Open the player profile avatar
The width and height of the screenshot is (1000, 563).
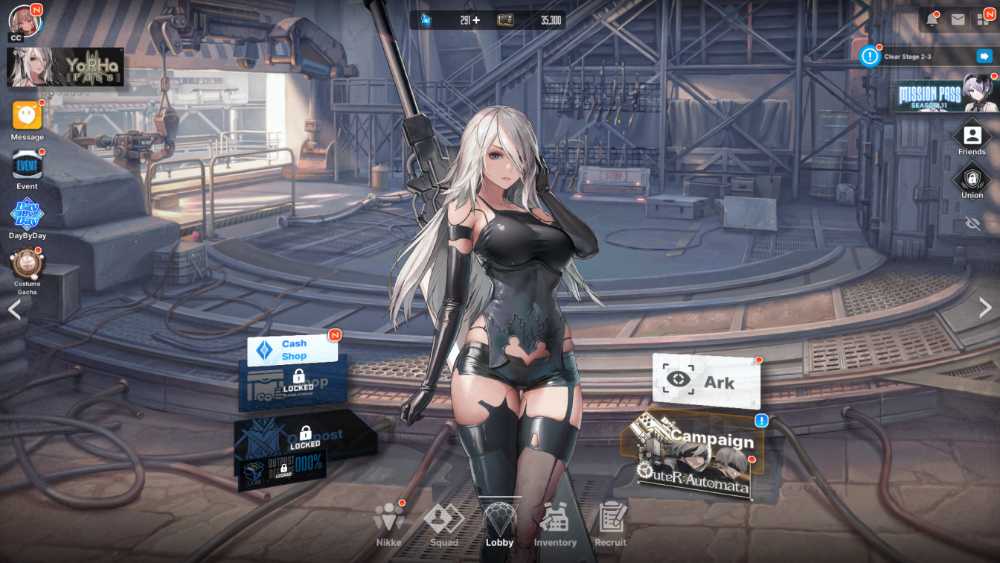[24, 19]
